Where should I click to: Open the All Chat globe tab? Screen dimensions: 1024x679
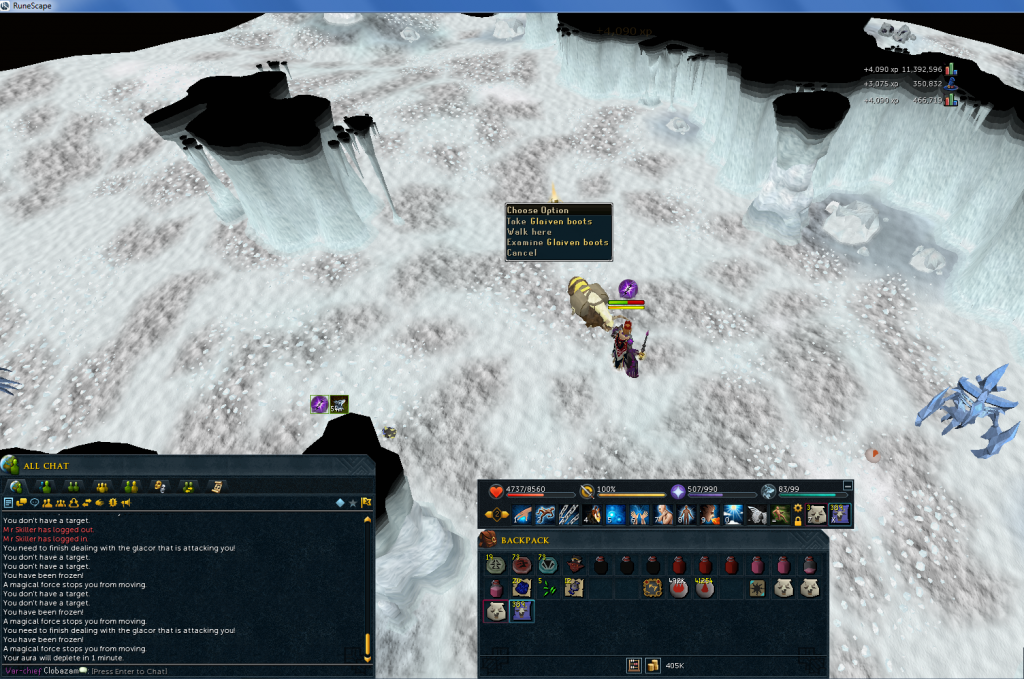pyautogui.click(x=16, y=486)
